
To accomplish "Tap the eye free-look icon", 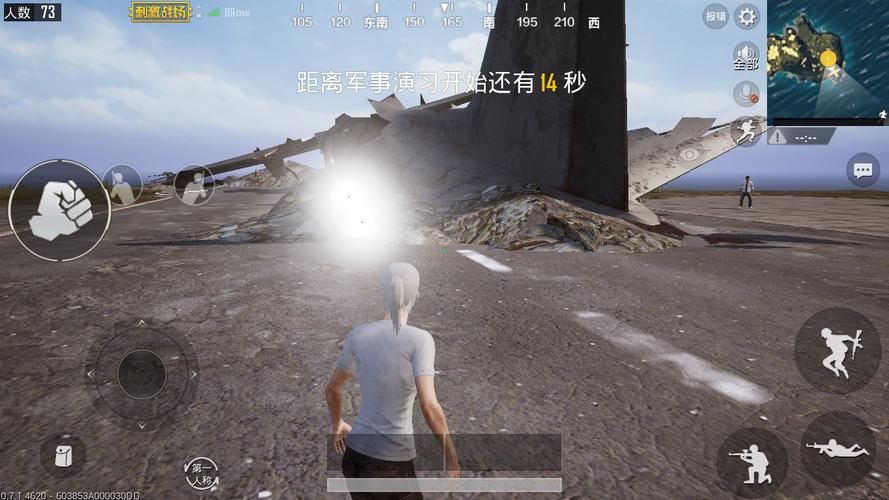I will tap(689, 154).
